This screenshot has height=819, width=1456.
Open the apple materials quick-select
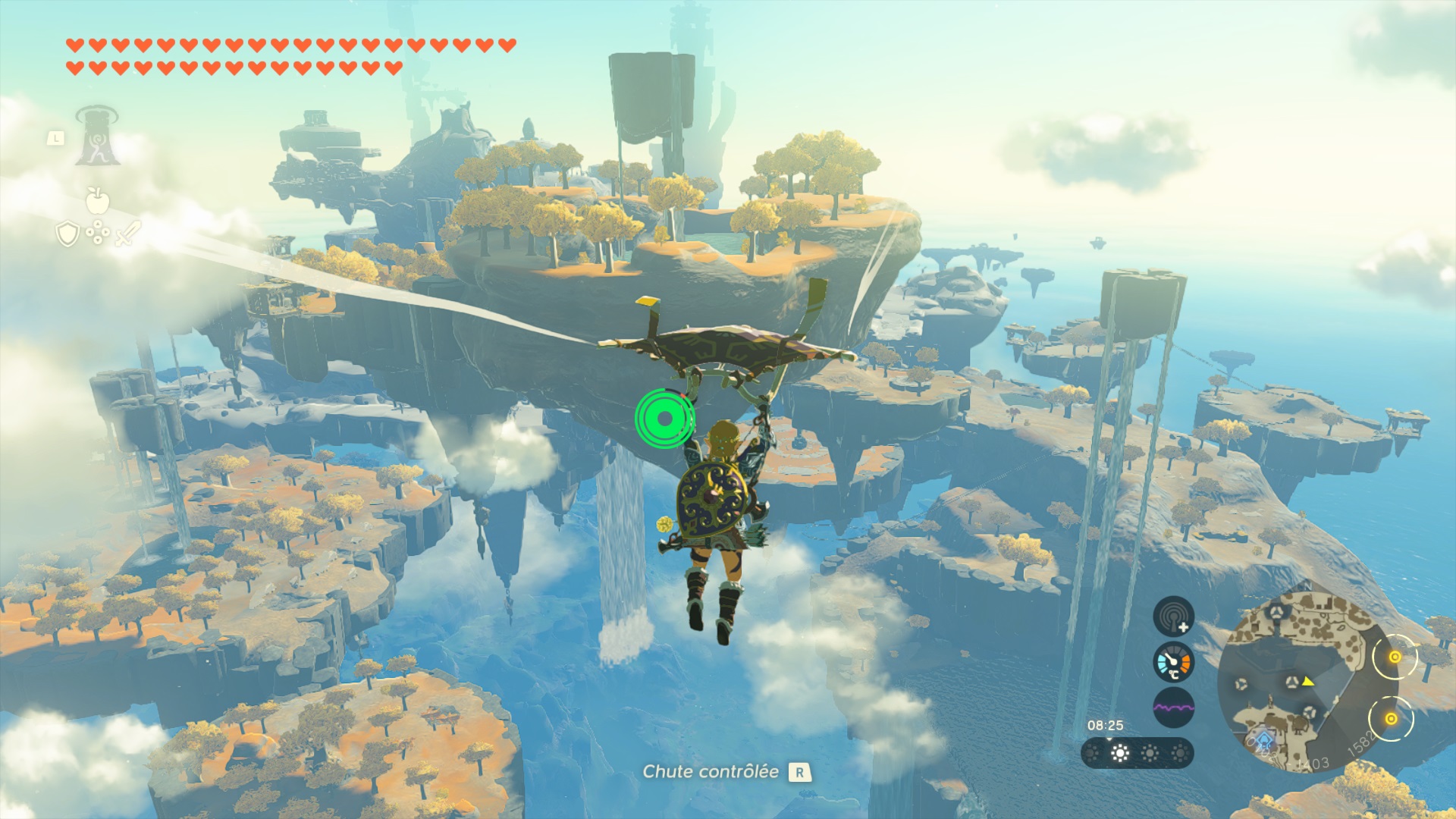click(97, 200)
